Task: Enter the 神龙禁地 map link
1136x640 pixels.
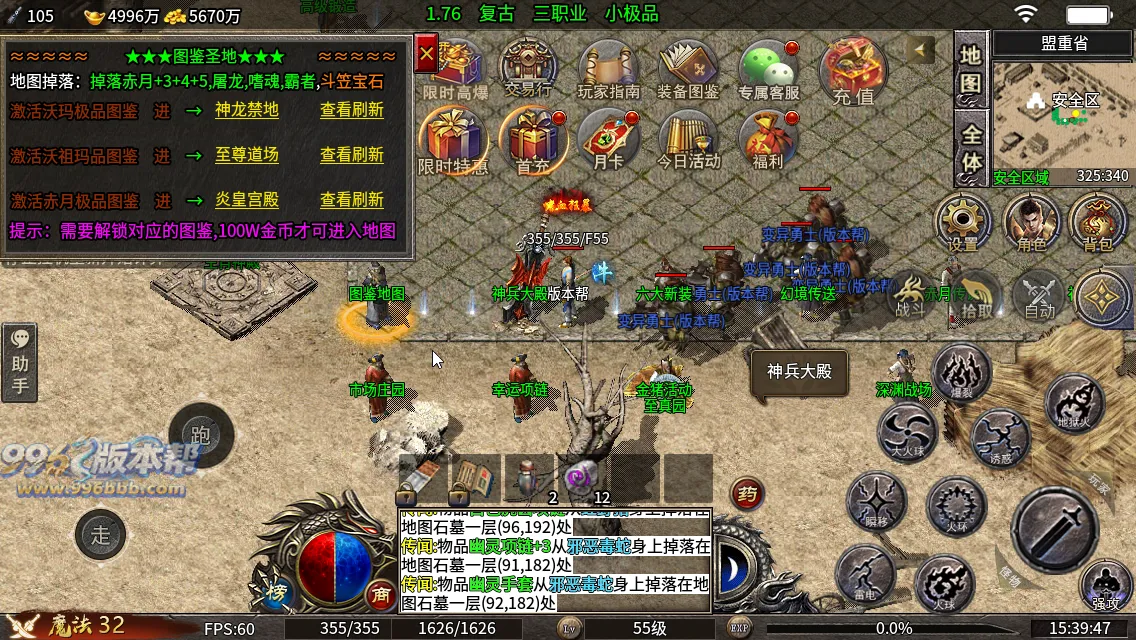Action: click(x=246, y=110)
